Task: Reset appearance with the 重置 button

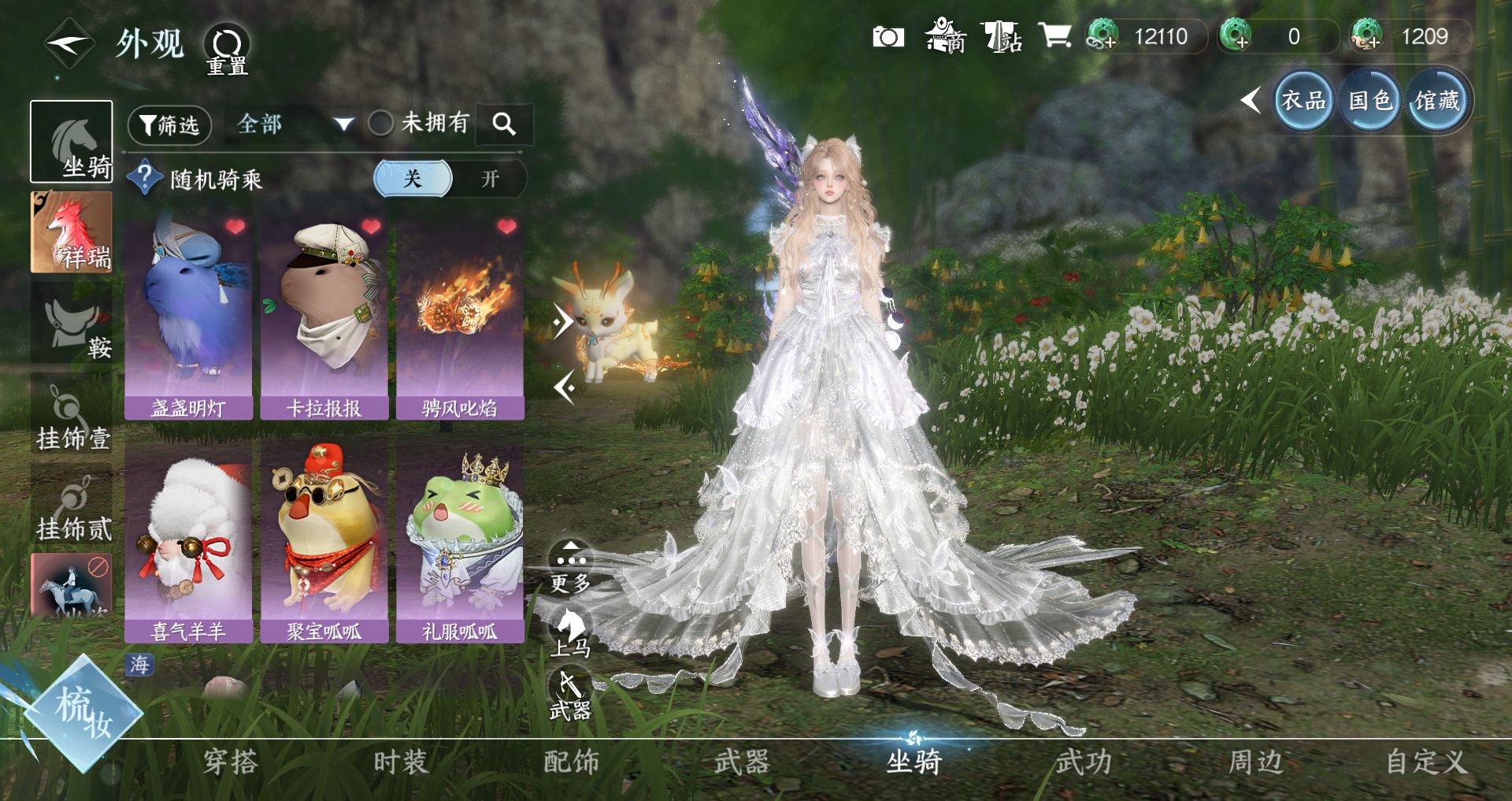Action: coord(227,50)
